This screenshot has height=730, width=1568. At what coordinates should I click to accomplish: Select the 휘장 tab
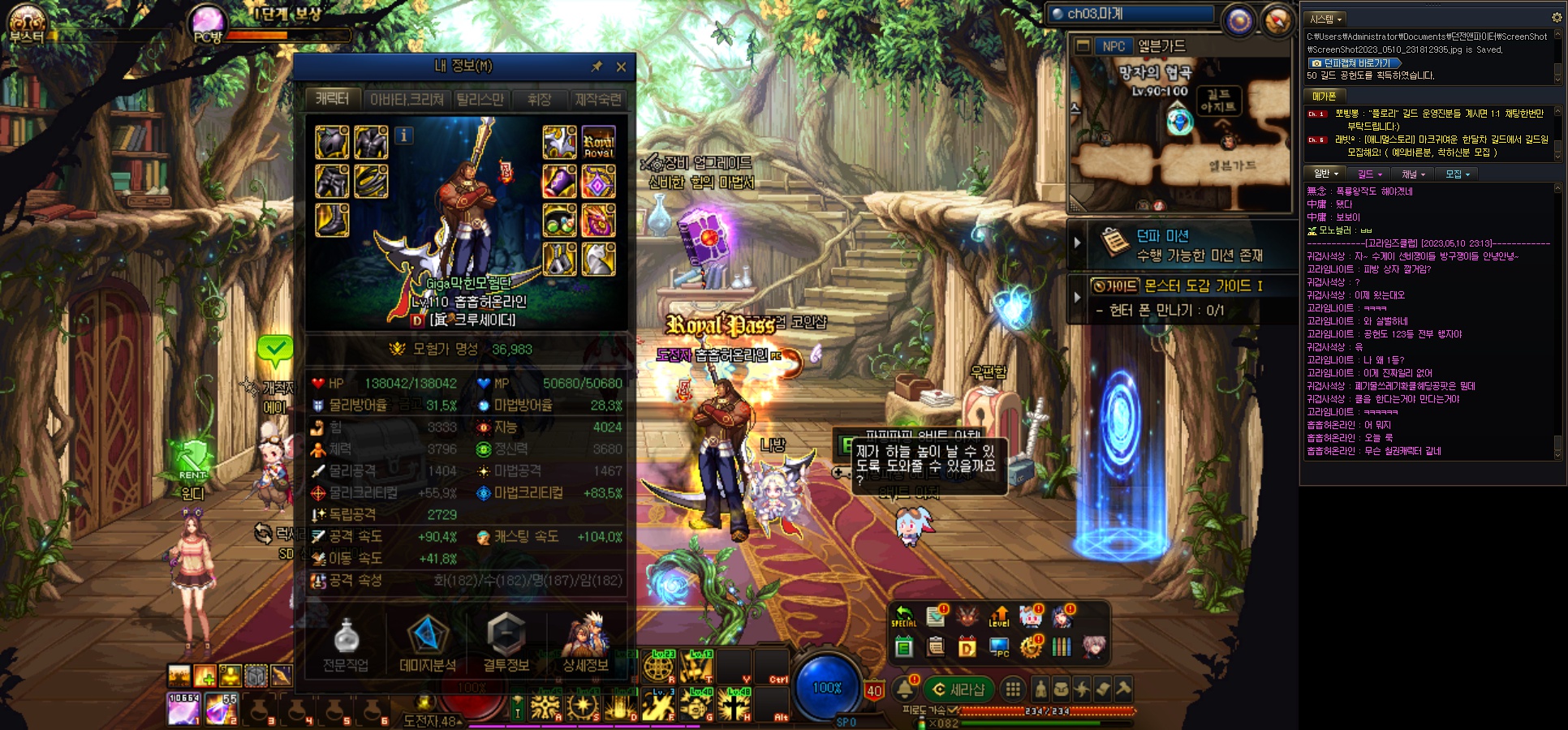tap(539, 99)
